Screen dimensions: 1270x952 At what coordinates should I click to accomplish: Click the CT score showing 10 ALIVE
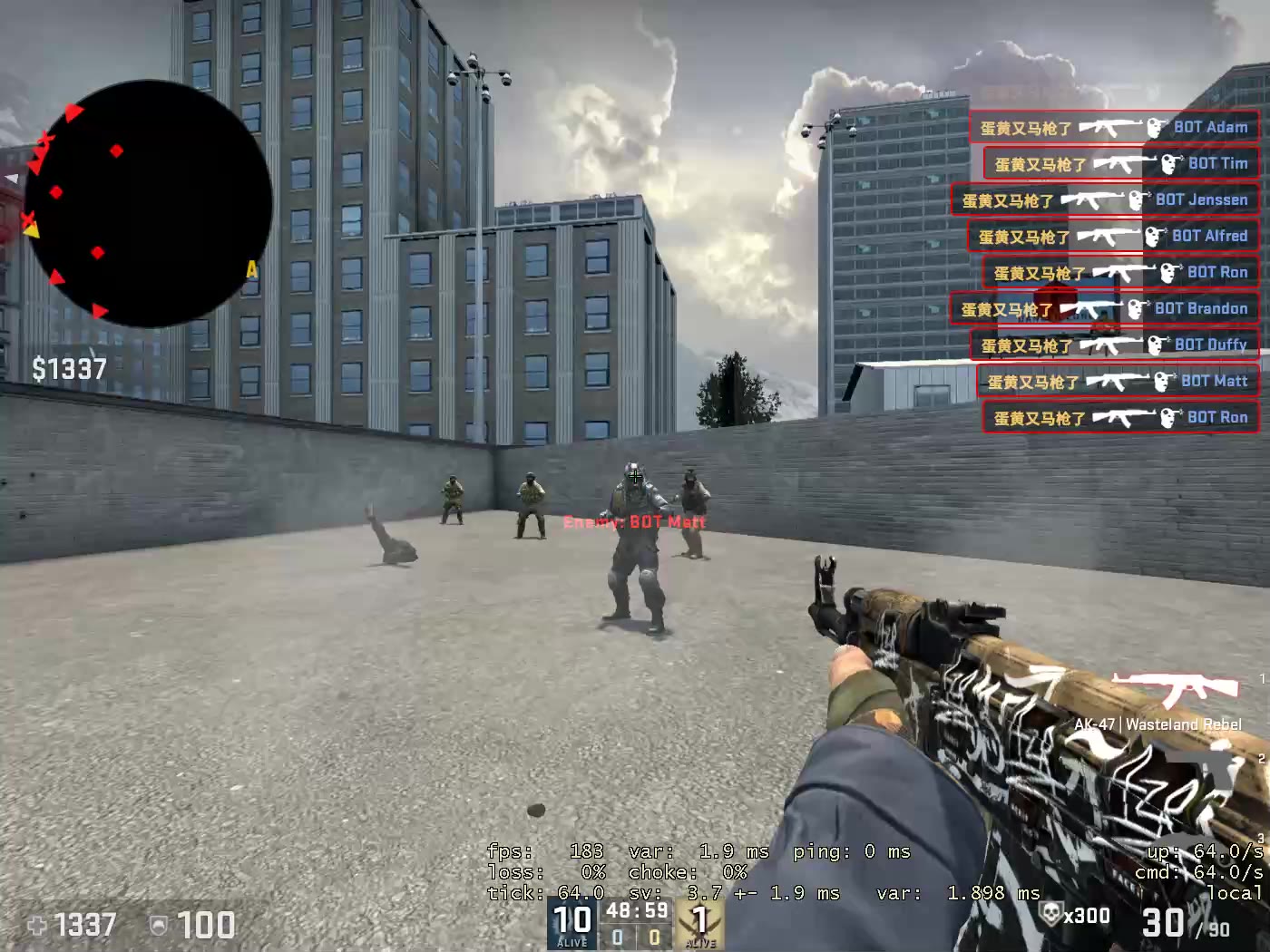point(570,920)
